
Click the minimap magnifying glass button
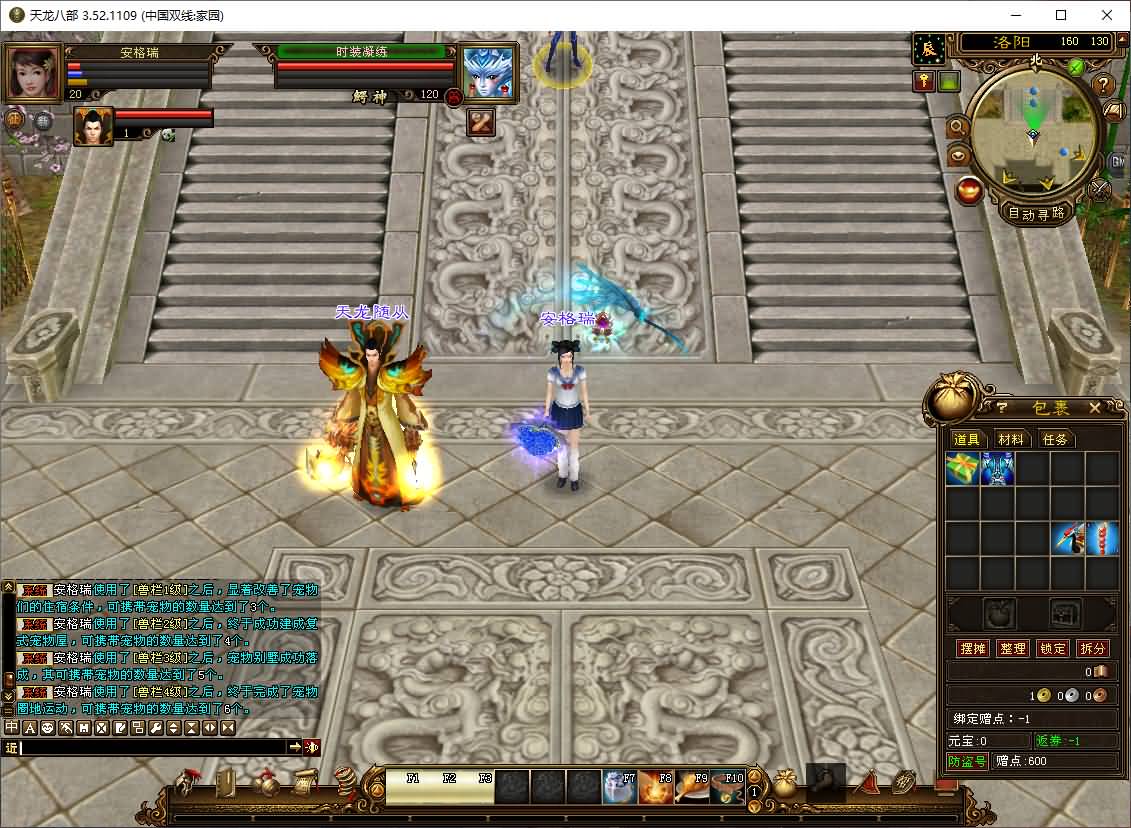[958, 127]
